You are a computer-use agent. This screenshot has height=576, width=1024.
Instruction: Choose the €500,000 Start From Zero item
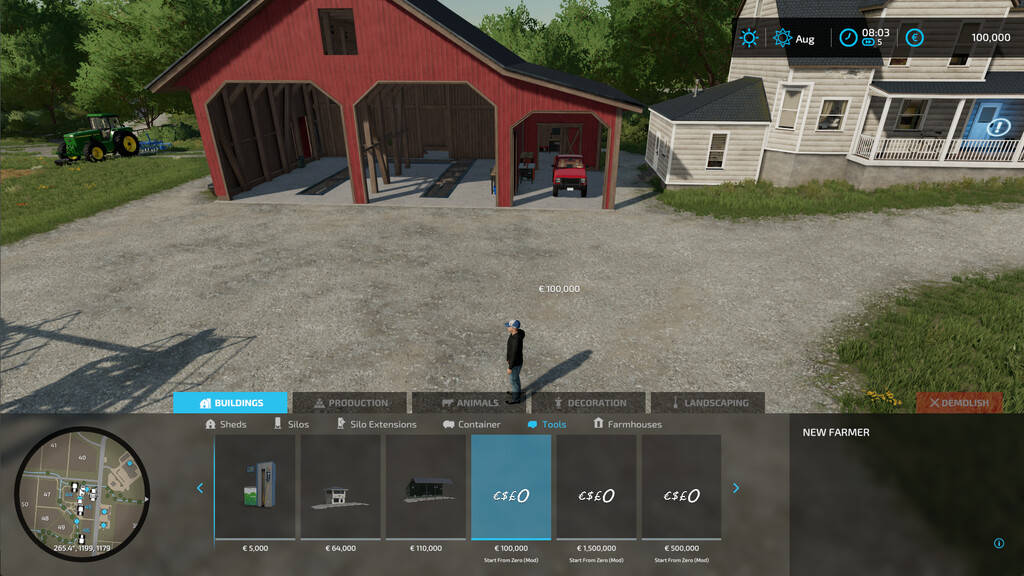click(681, 487)
